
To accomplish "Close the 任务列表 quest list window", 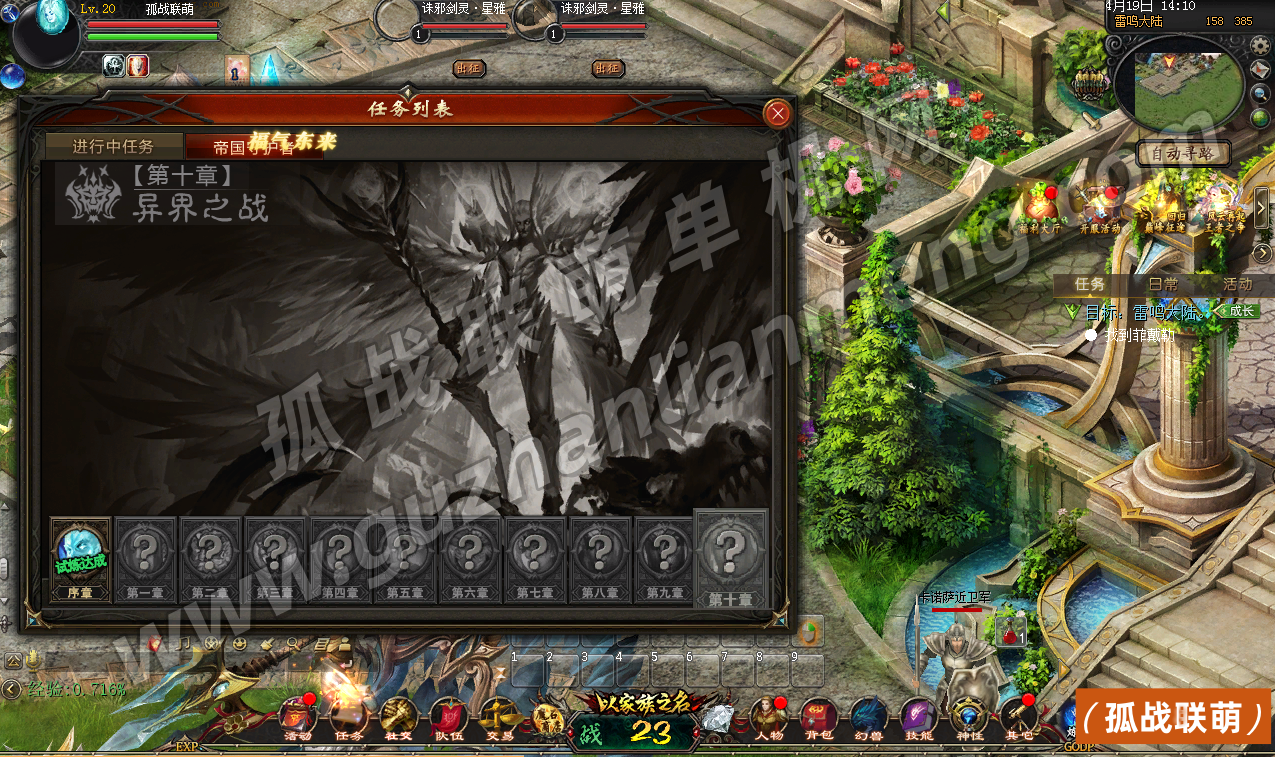I will tap(777, 114).
